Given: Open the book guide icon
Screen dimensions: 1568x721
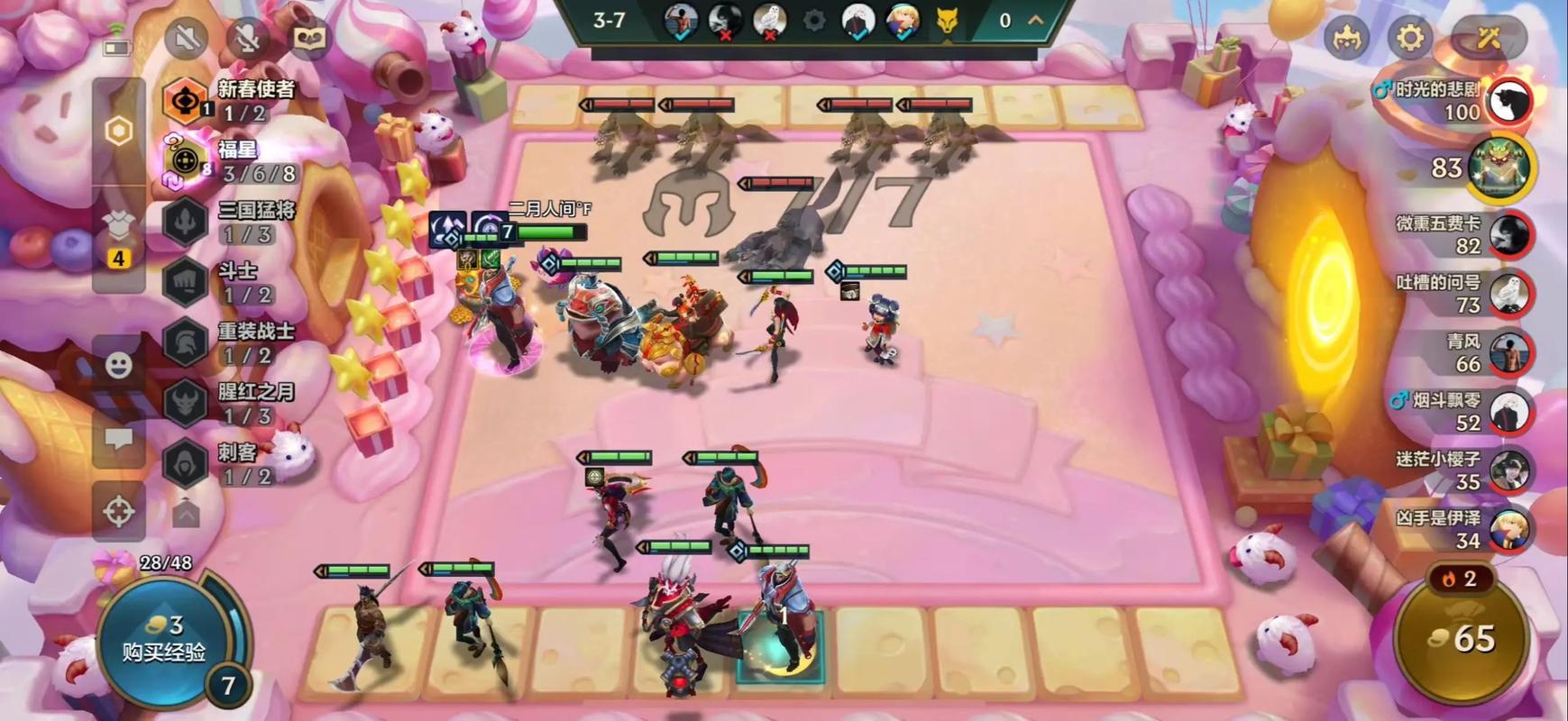Looking at the screenshot, I should coord(309,38).
